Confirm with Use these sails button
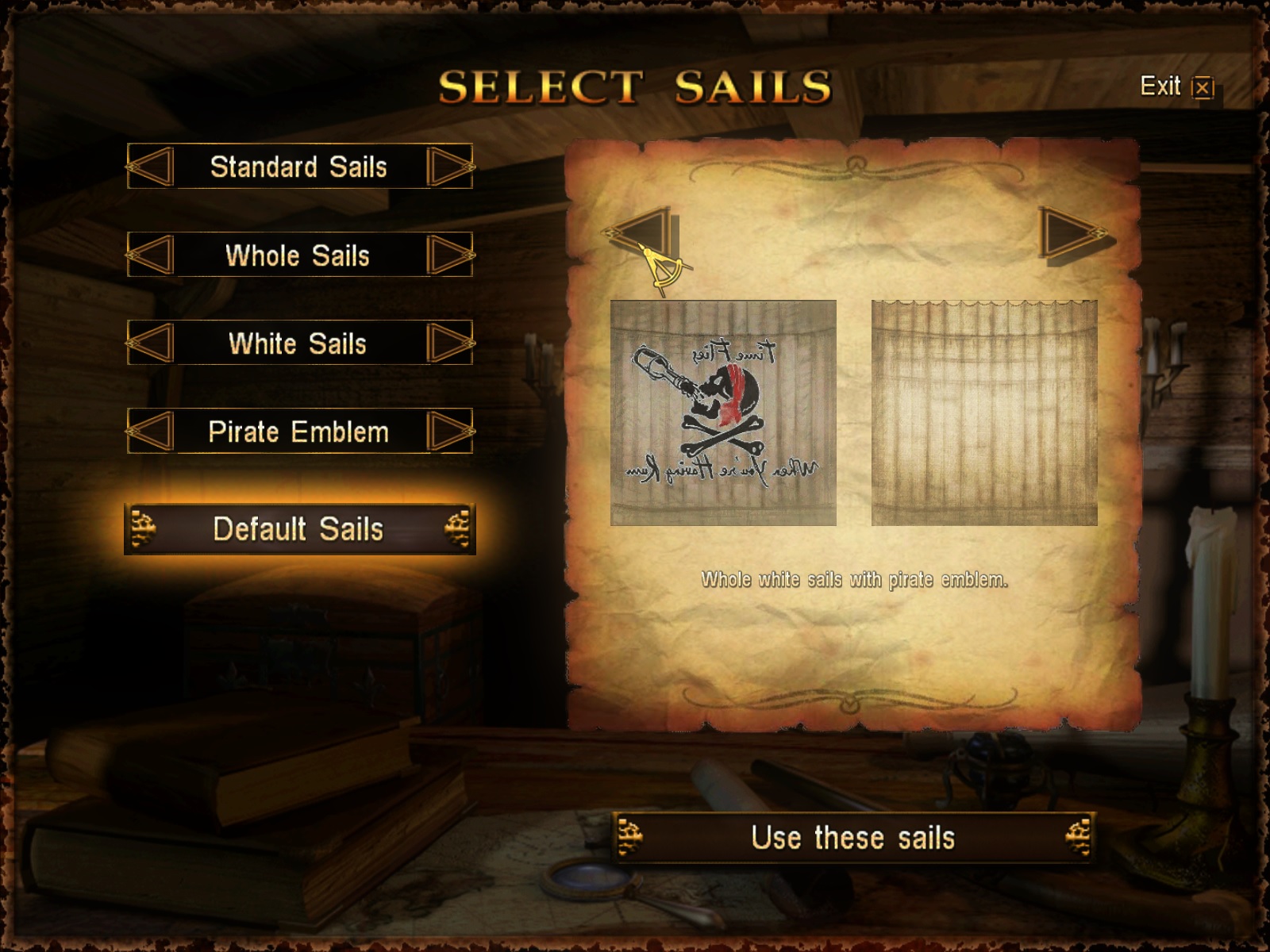This screenshot has width=1270, height=952. click(853, 838)
